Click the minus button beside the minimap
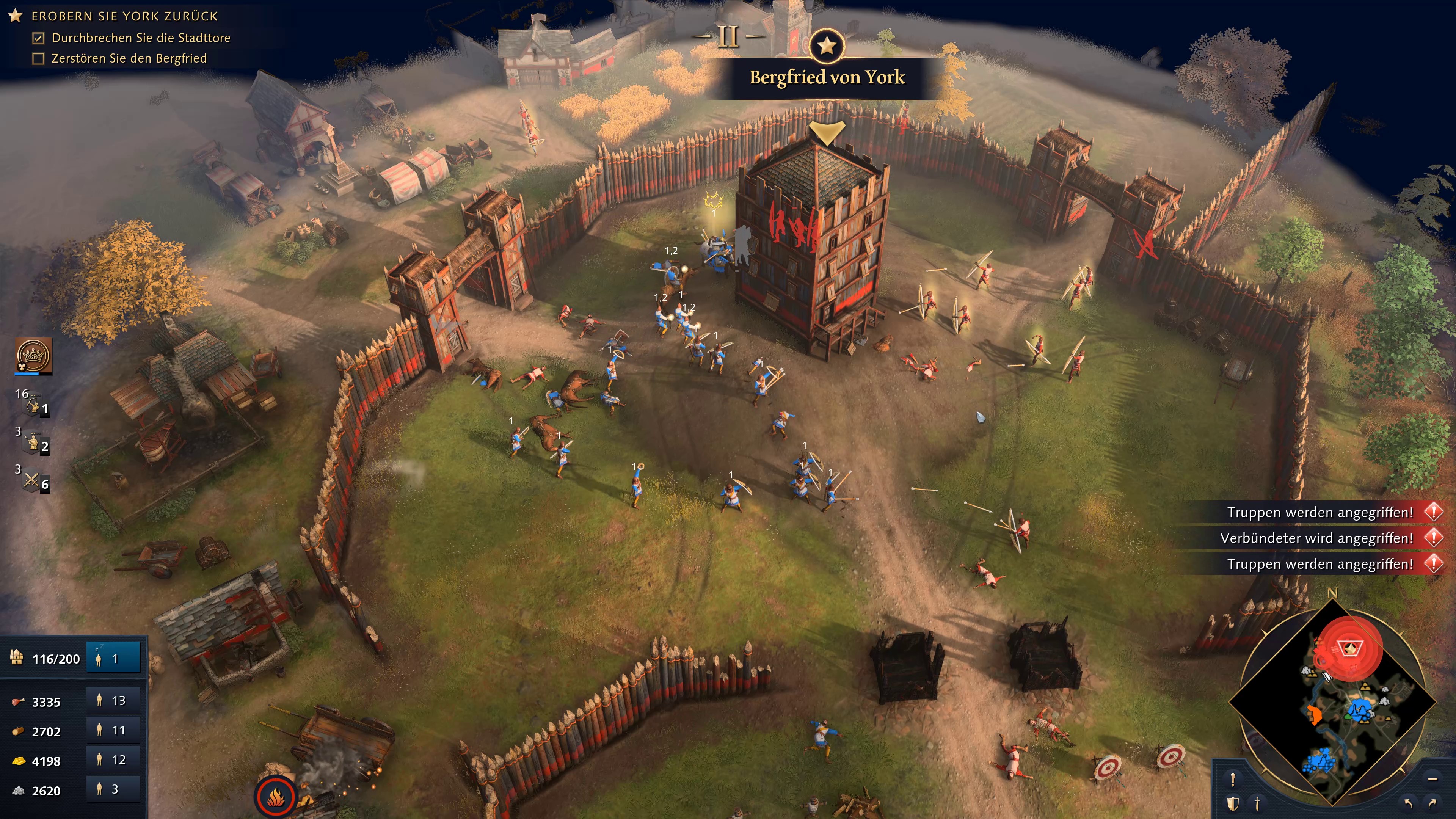Screen dimensions: 1456x819 pos(1432,780)
